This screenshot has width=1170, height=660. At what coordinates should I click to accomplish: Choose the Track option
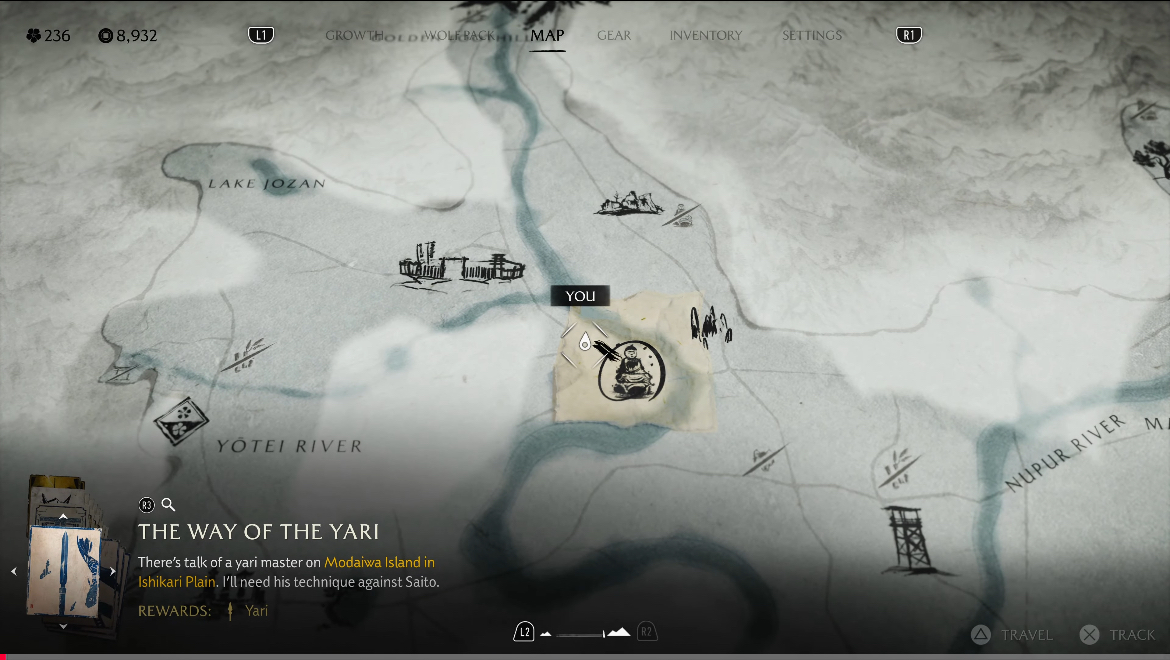pyautogui.click(x=1119, y=634)
